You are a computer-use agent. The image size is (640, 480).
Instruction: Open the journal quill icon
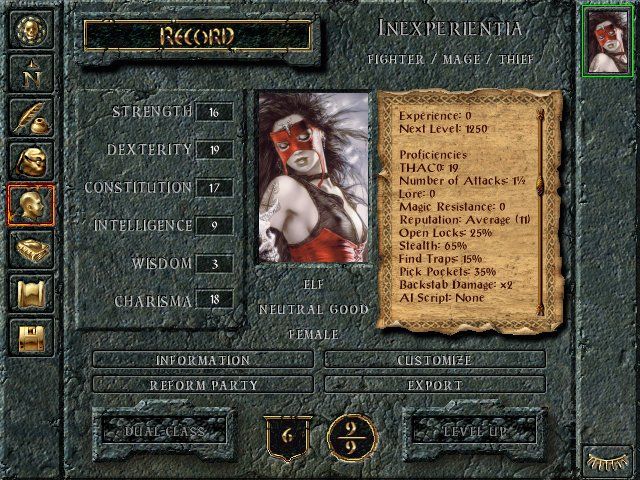(x=31, y=117)
